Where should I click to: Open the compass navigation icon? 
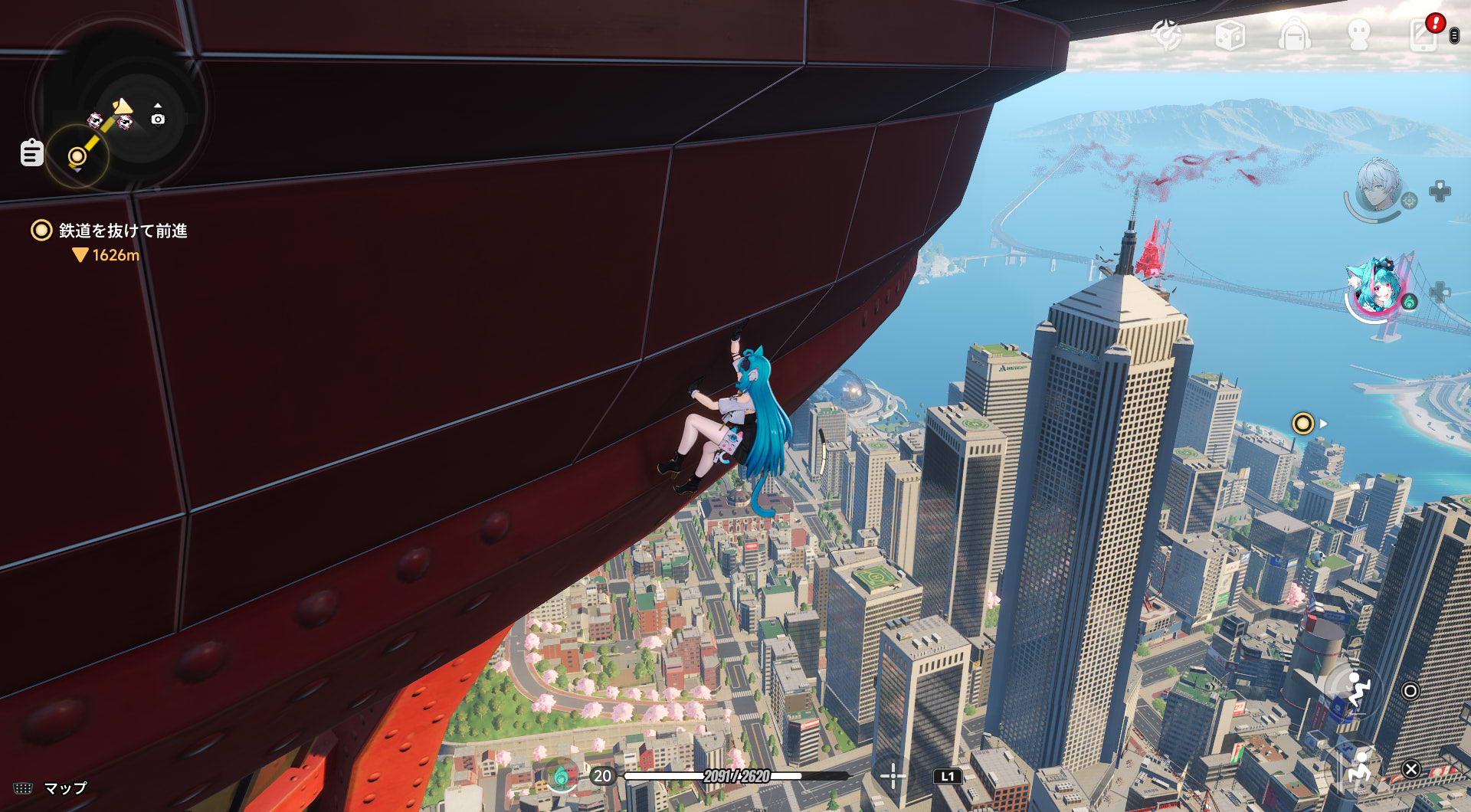(1167, 35)
